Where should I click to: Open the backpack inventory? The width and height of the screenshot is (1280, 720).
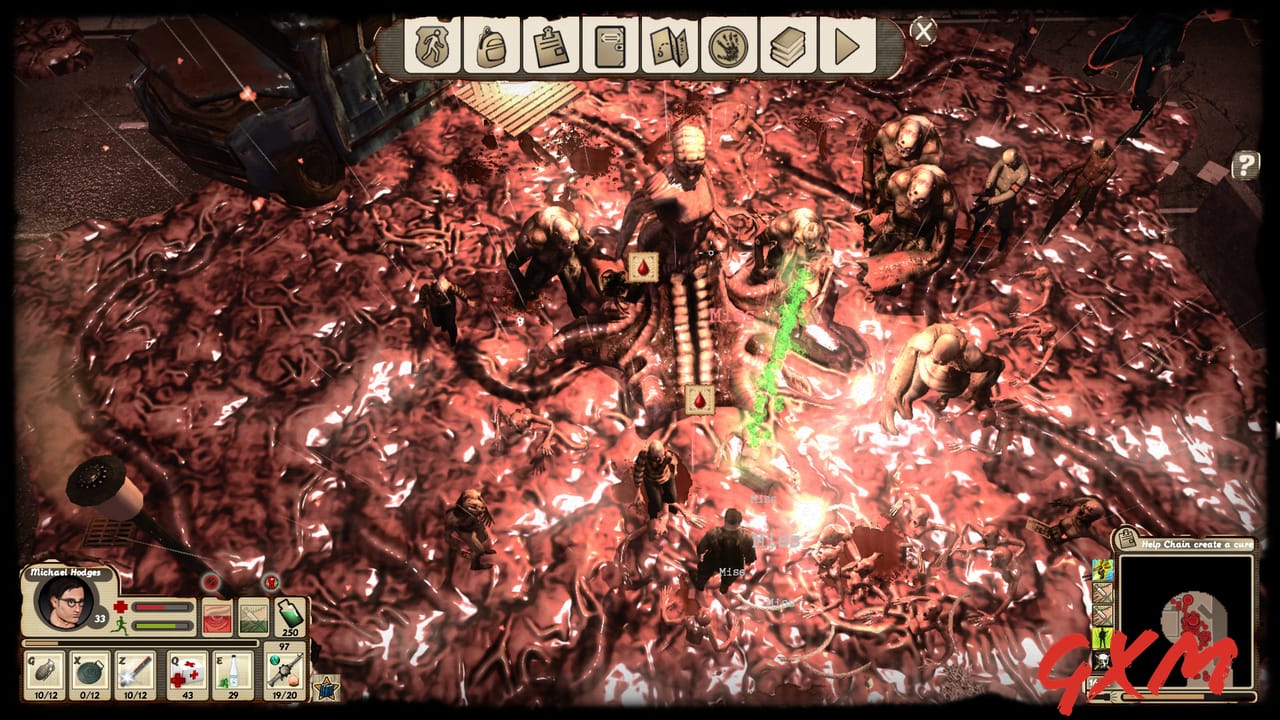(x=491, y=46)
